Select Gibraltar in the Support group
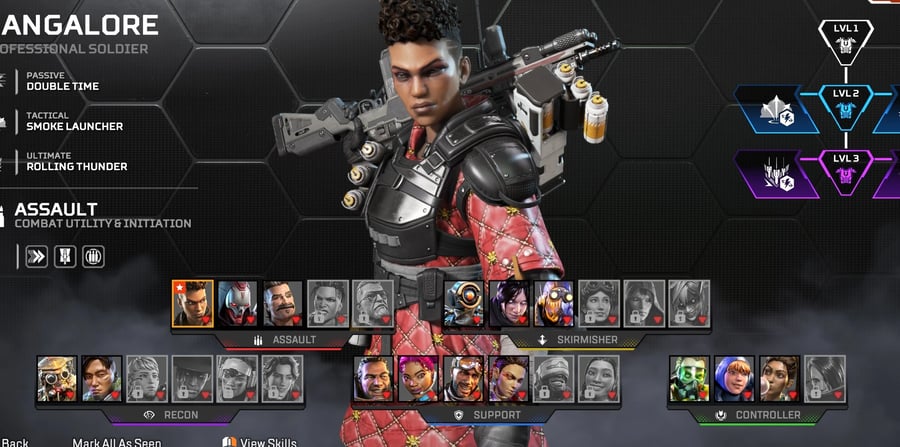The image size is (900, 447). (374, 378)
